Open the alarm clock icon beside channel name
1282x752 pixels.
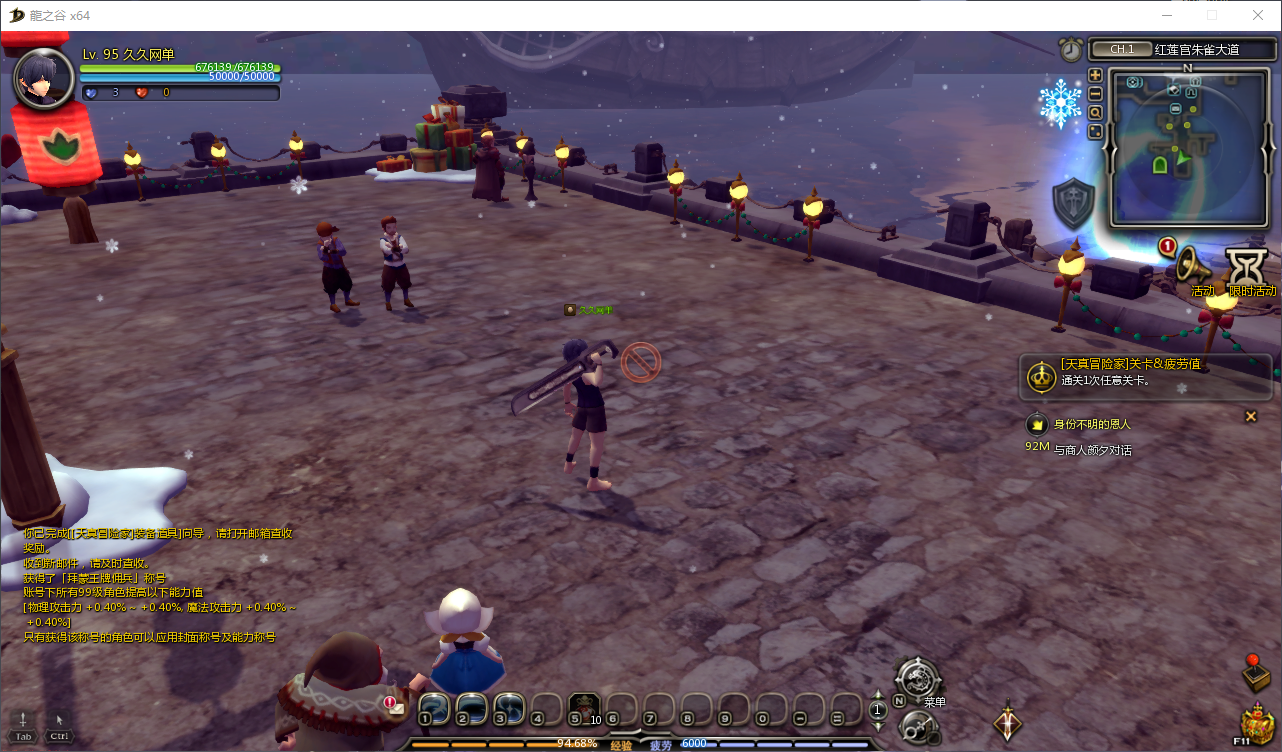[1071, 49]
